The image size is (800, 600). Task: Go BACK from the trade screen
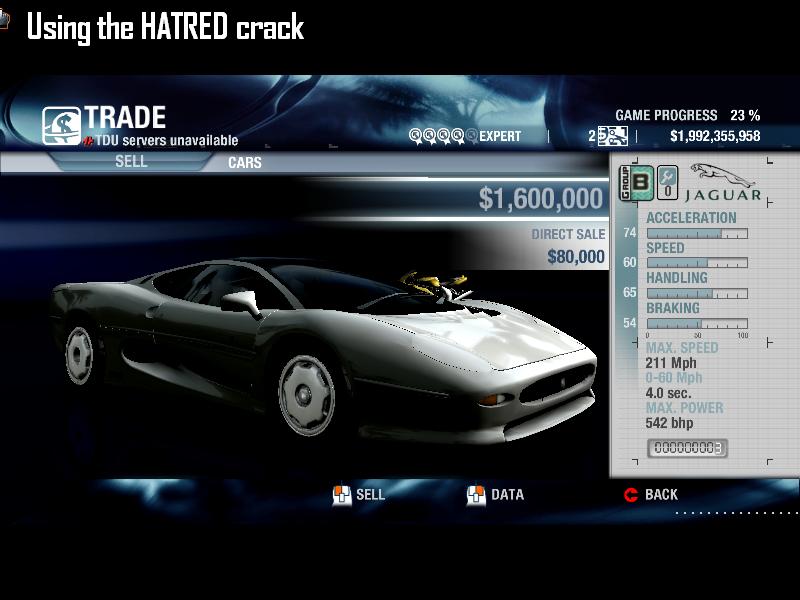(651, 494)
